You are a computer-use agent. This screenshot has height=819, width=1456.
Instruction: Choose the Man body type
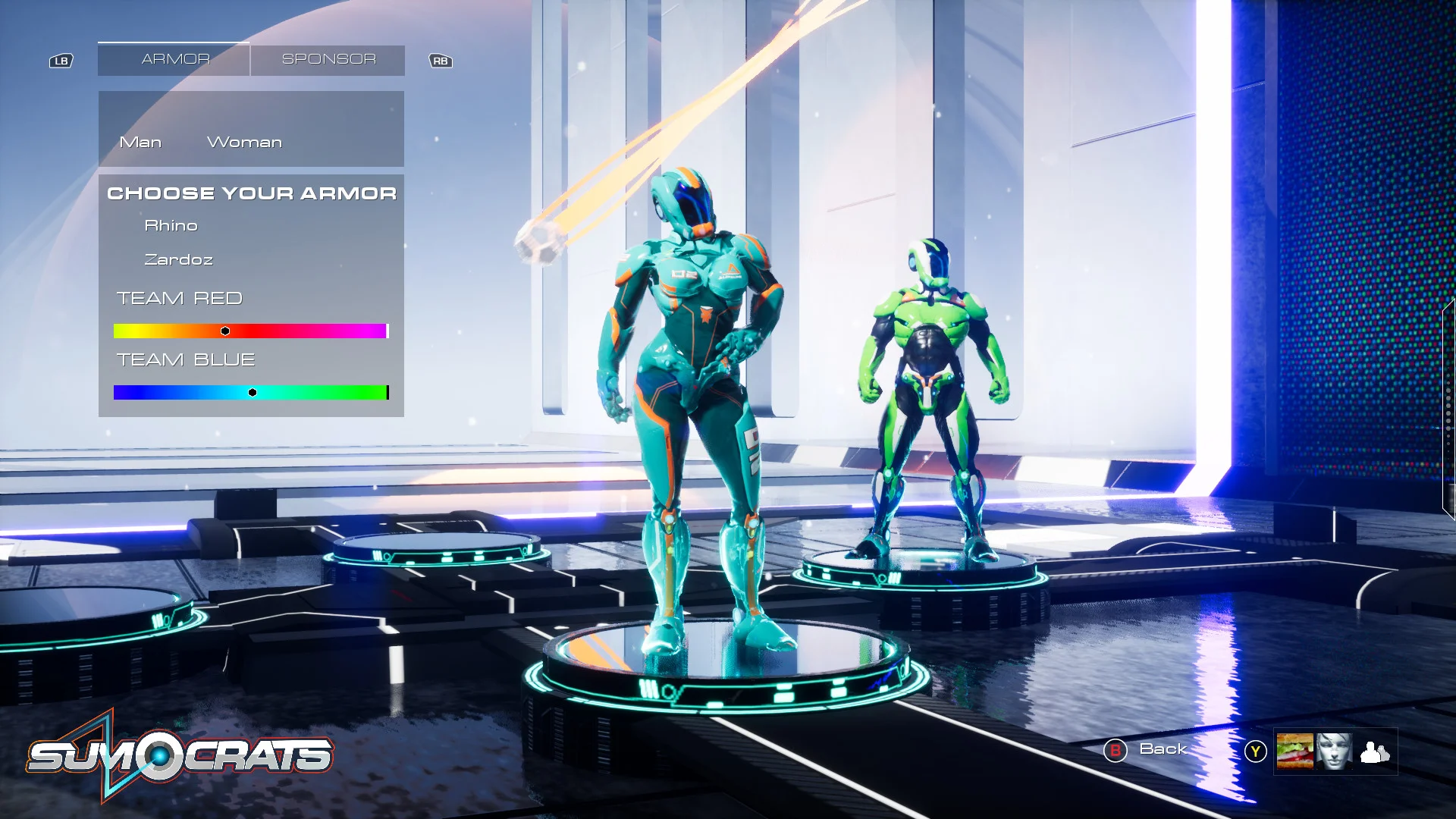point(140,143)
